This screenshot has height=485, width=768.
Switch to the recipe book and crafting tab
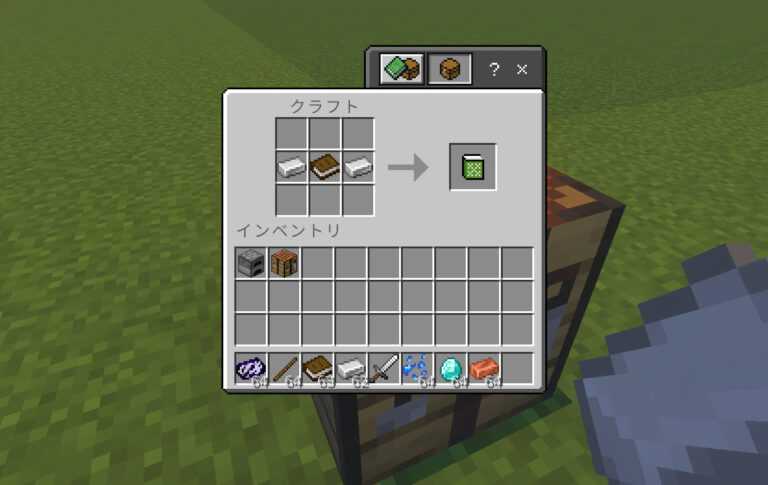pyautogui.click(x=402, y=69)
